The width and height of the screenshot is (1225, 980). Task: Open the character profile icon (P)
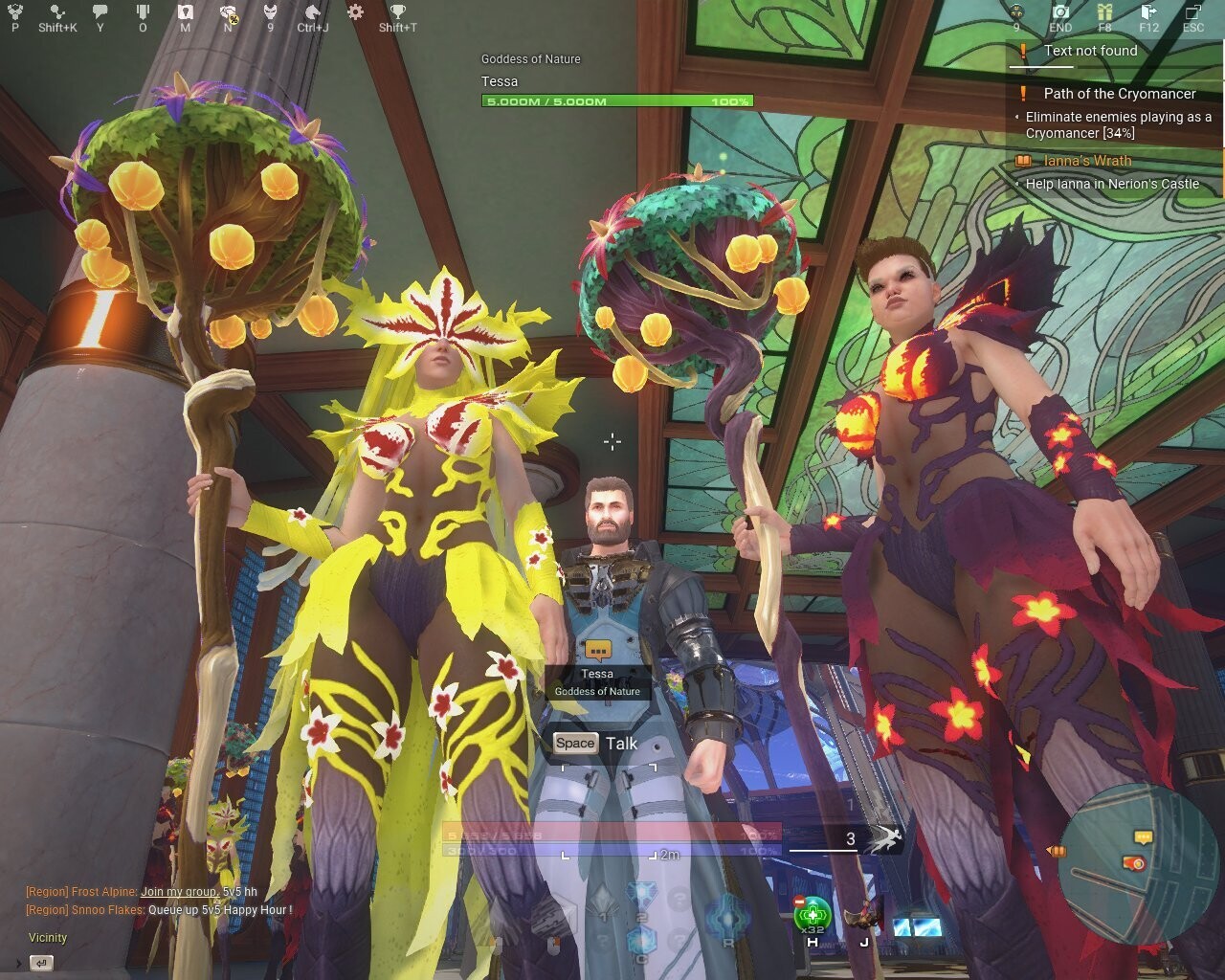(15, 11)
